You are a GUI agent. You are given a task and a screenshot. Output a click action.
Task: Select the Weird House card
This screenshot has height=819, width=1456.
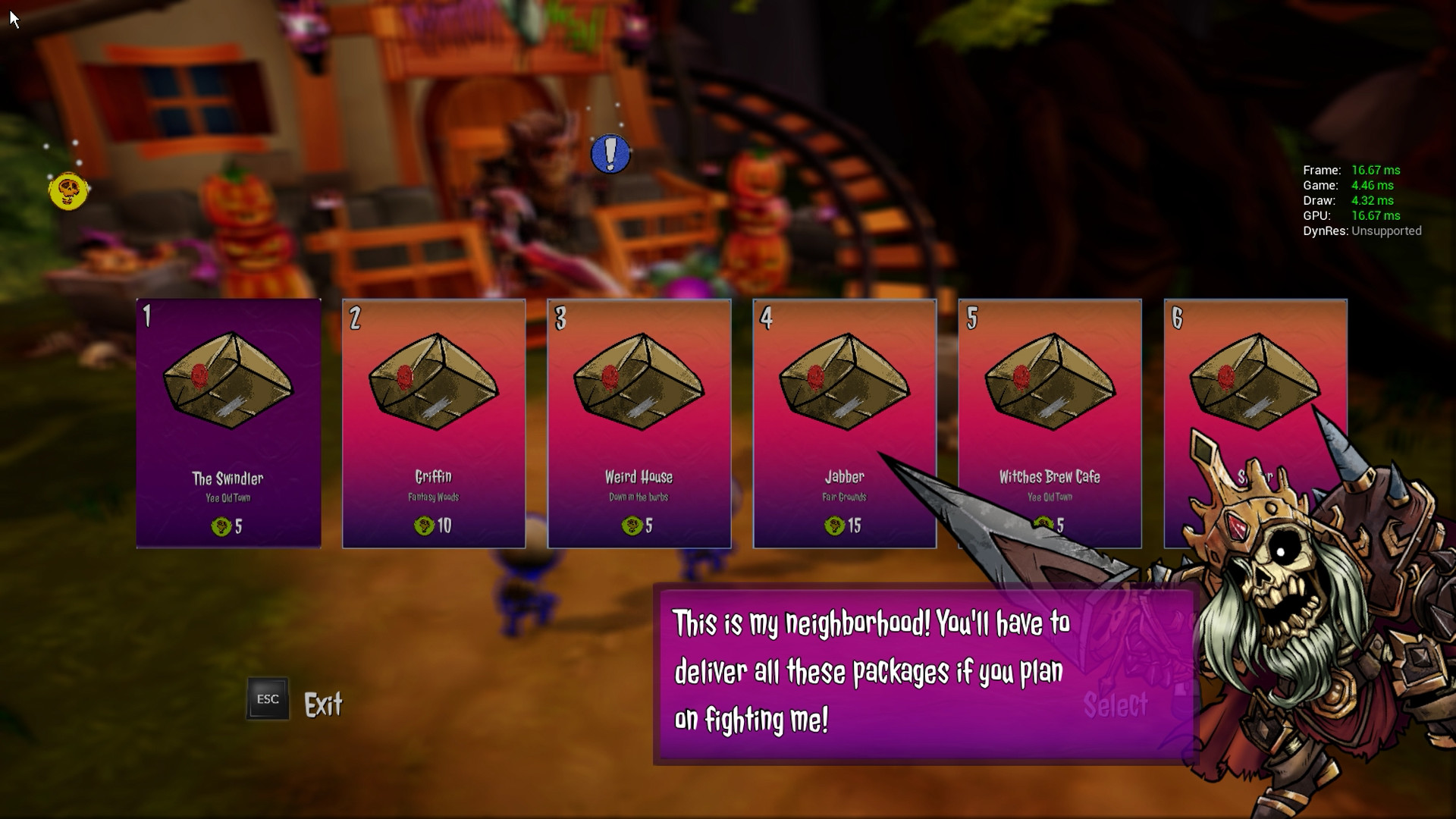coord(639,423)
